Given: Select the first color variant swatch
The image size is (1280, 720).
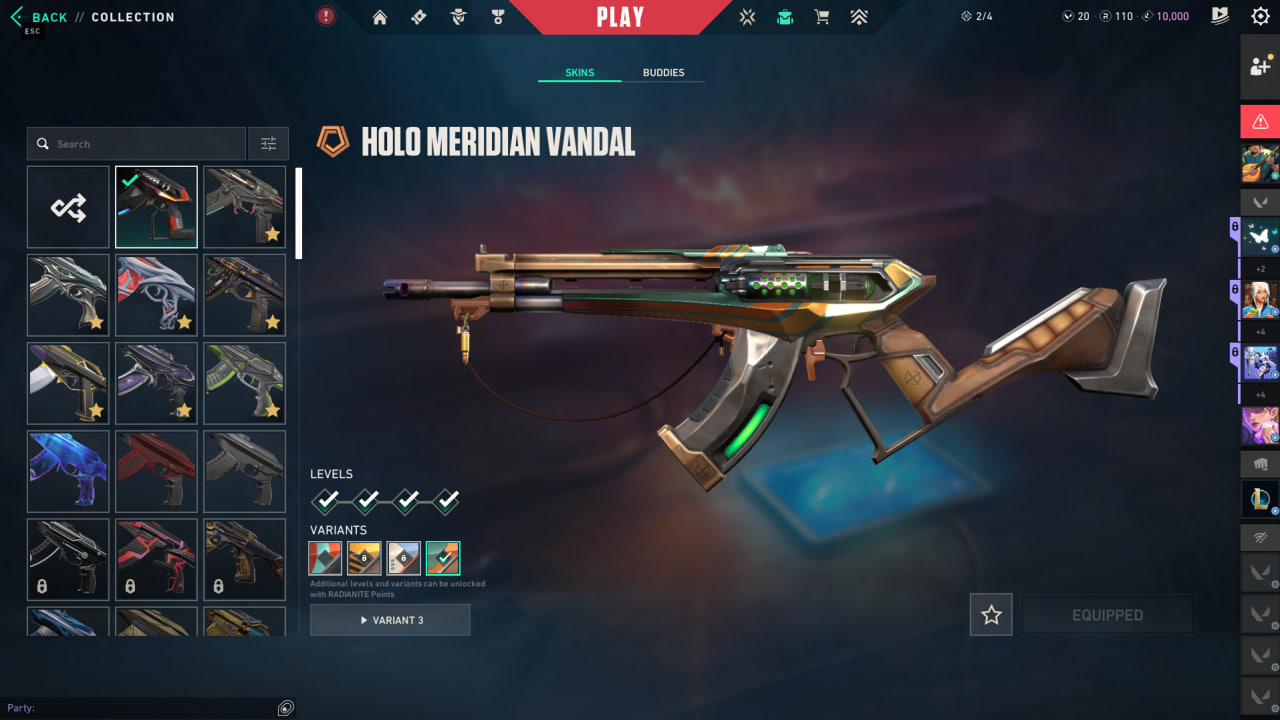Looking at the screenshot, I should point(326,558).
